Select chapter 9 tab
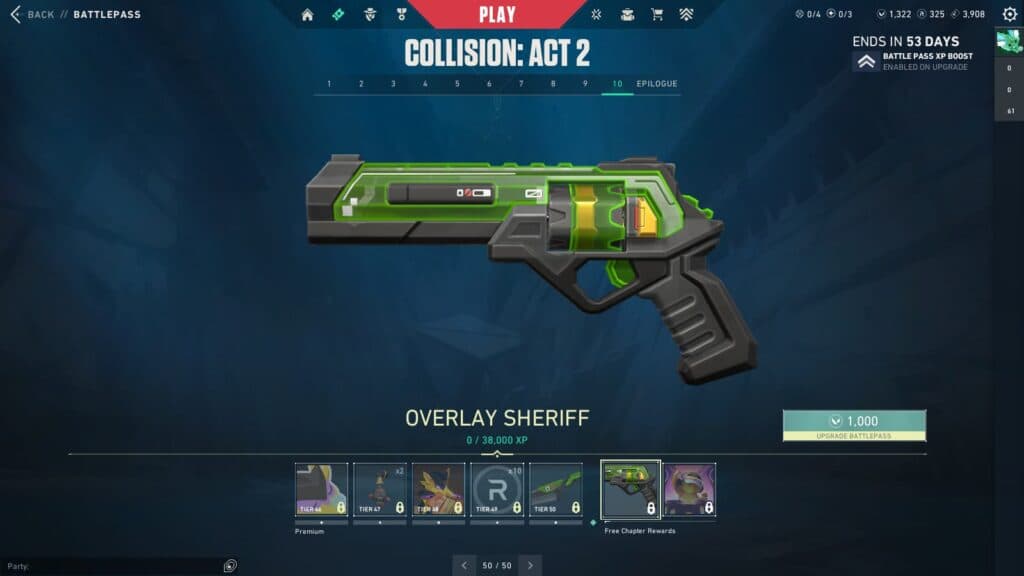Image resolution: width=1024 pixels, height=576 pixels. point(585,84)
